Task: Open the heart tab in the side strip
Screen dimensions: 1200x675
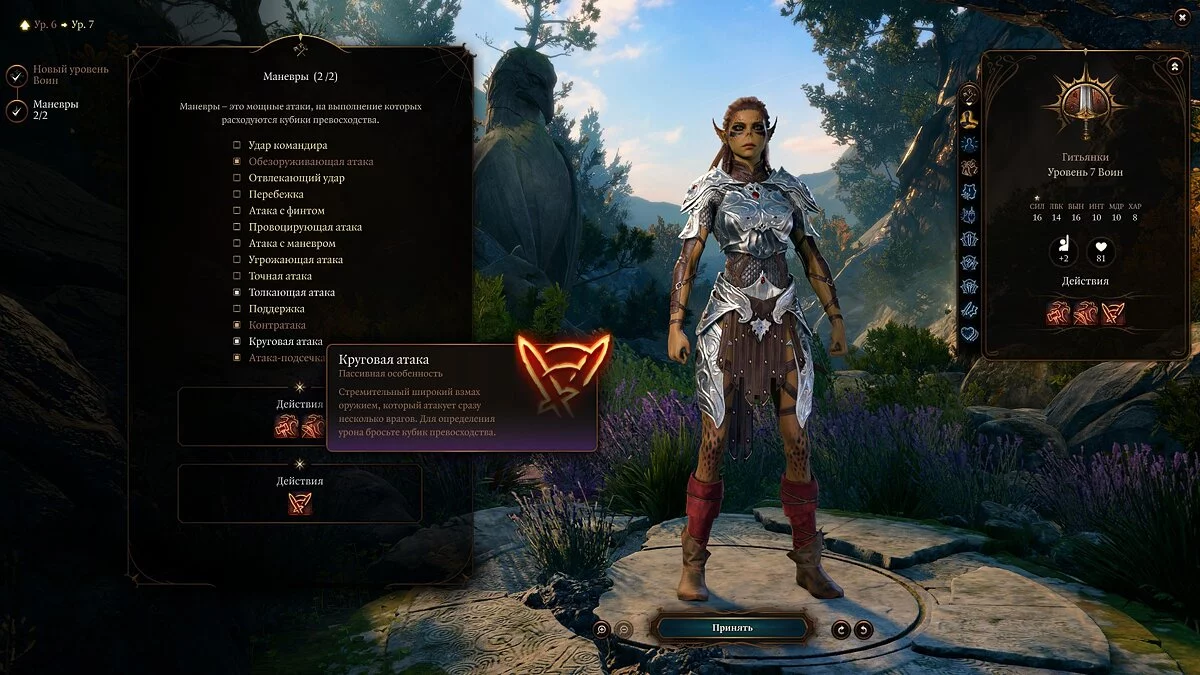Action: point(969,334)
